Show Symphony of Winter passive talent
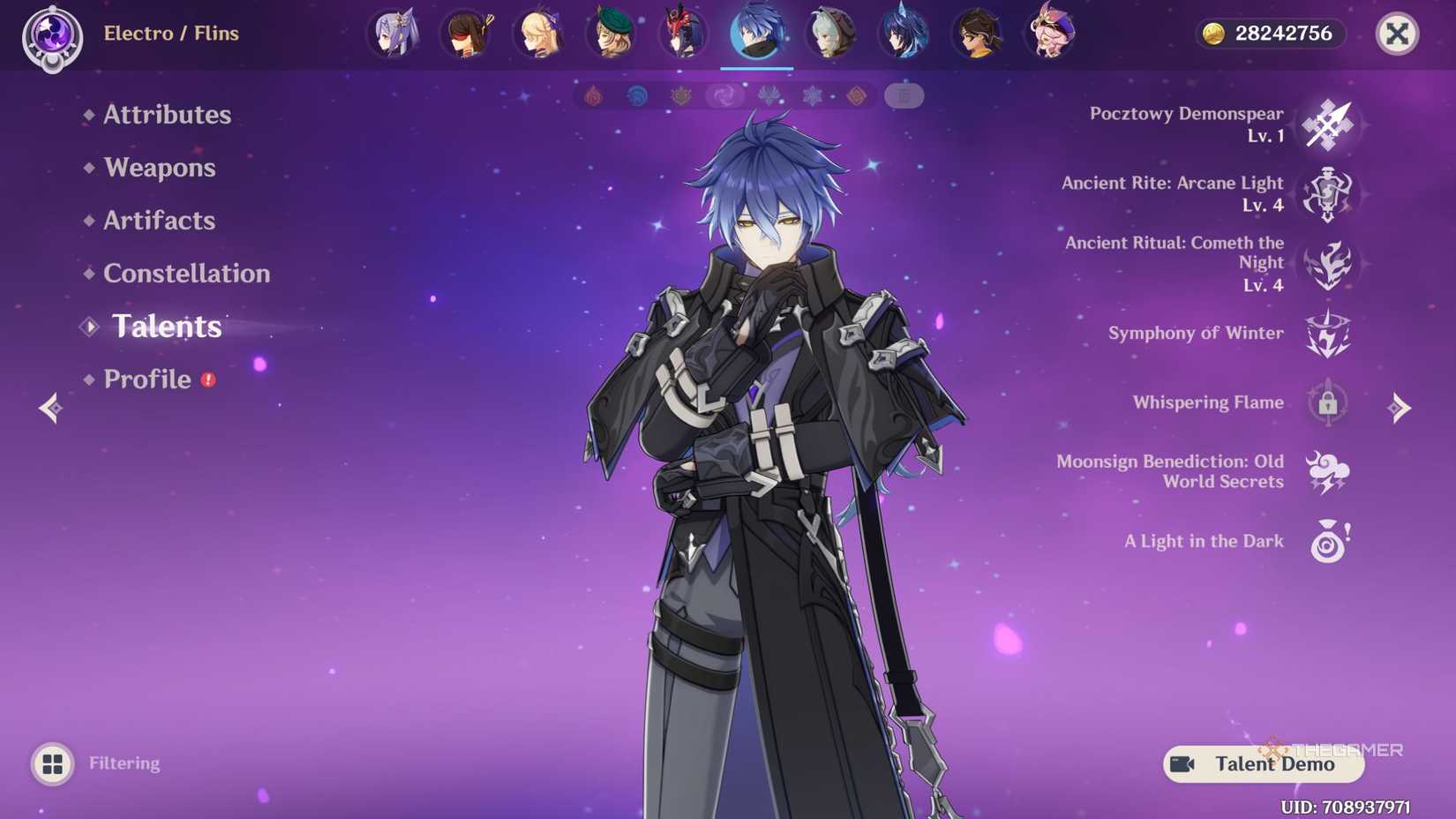This screenshot has height=819, width=1456. [x=1327, y=334]
